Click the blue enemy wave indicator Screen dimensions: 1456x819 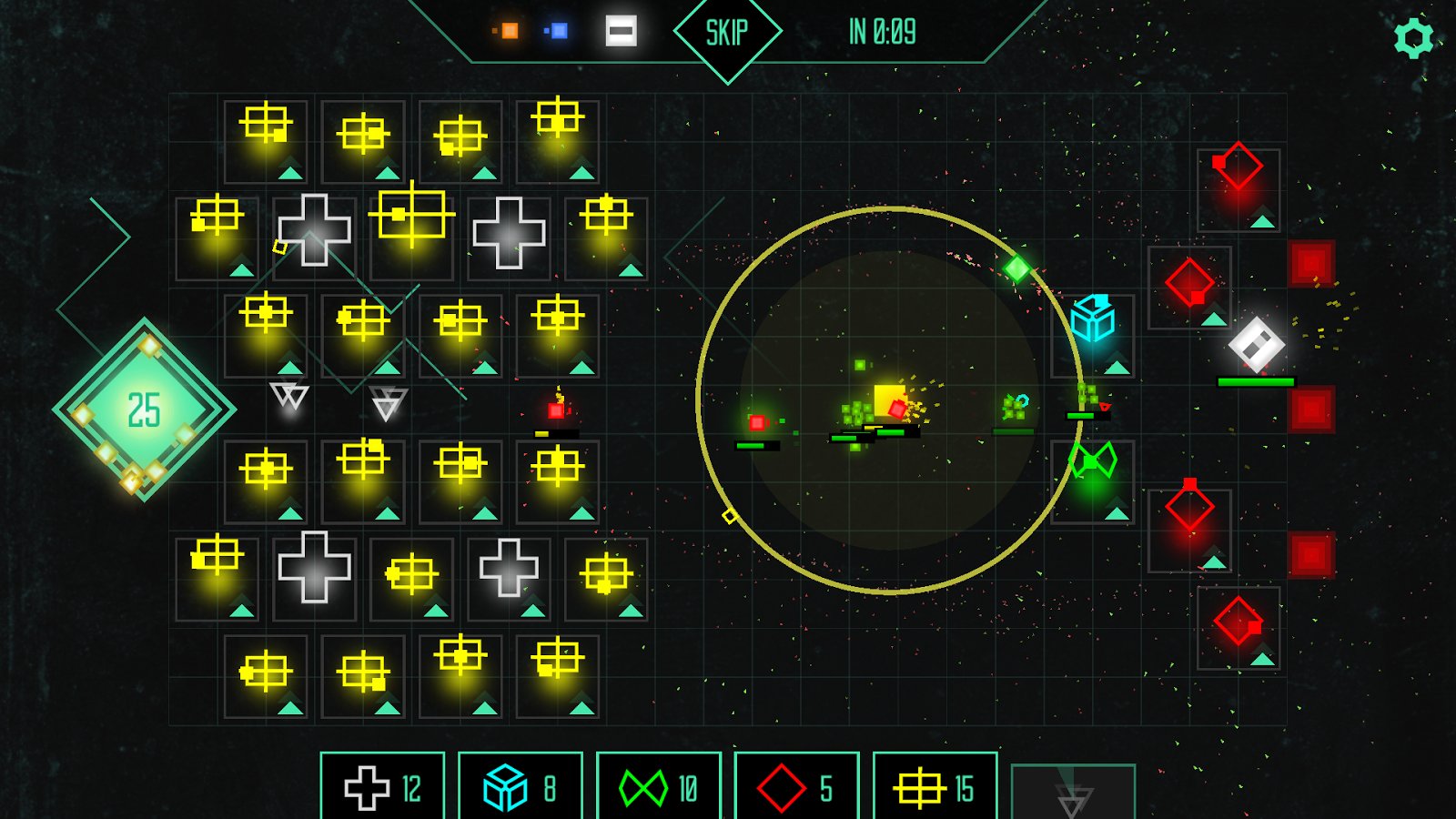point(559,31)
